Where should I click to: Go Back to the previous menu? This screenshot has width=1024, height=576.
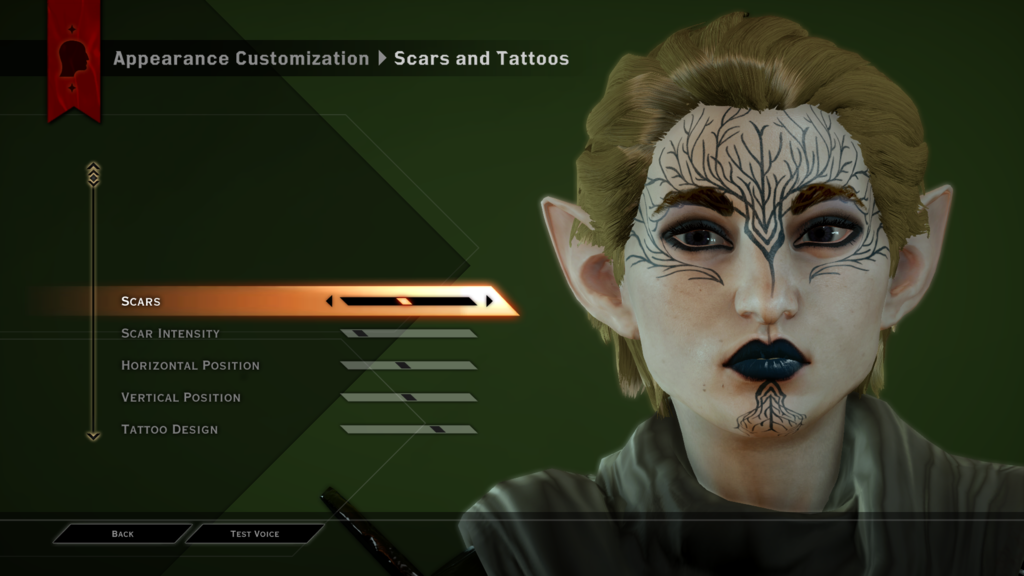[x=122, y=534]
